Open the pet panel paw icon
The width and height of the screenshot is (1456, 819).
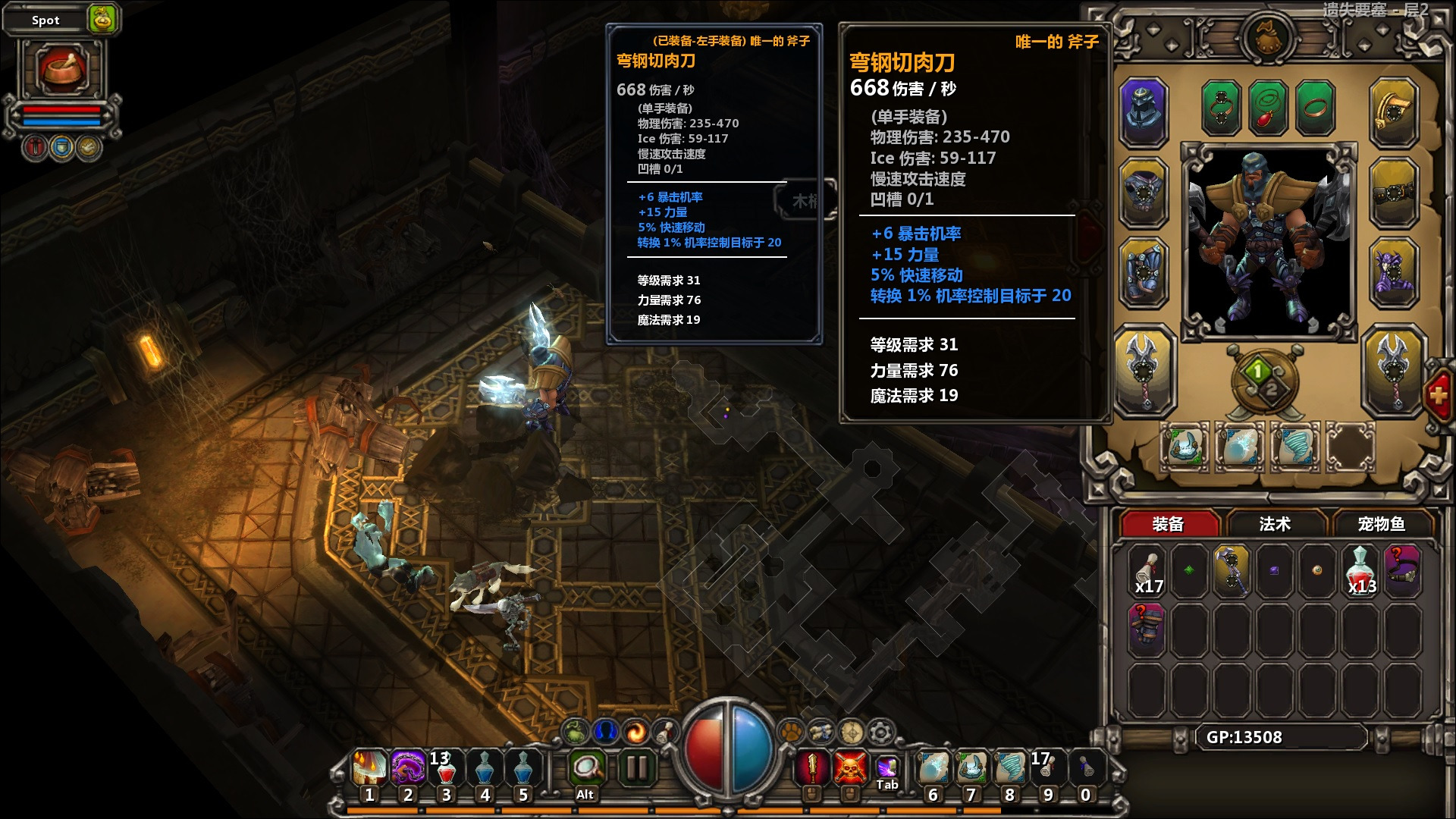click(x=791, y=733)
